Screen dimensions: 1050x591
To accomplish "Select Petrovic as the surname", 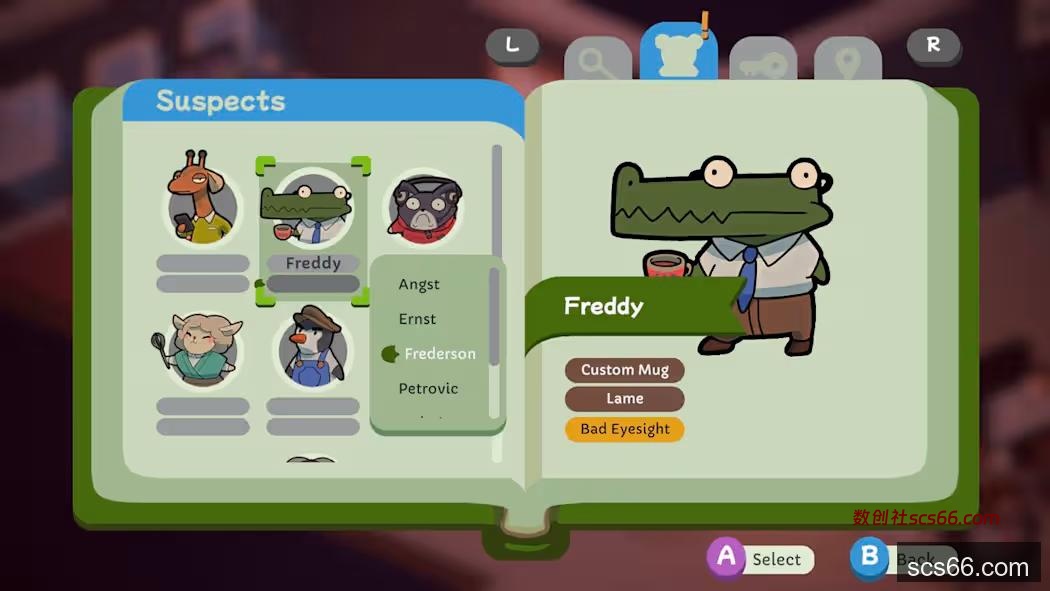I will 428,388.
